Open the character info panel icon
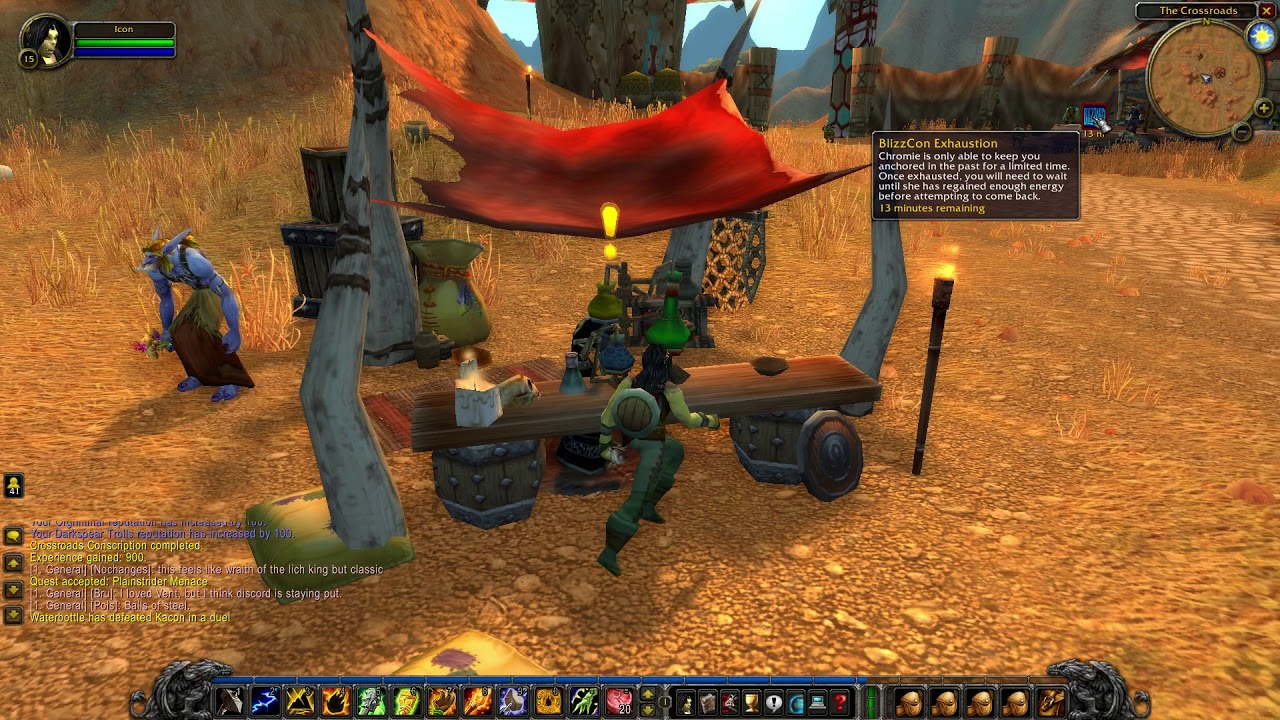The image size is (1280, 720). (686, 699)
